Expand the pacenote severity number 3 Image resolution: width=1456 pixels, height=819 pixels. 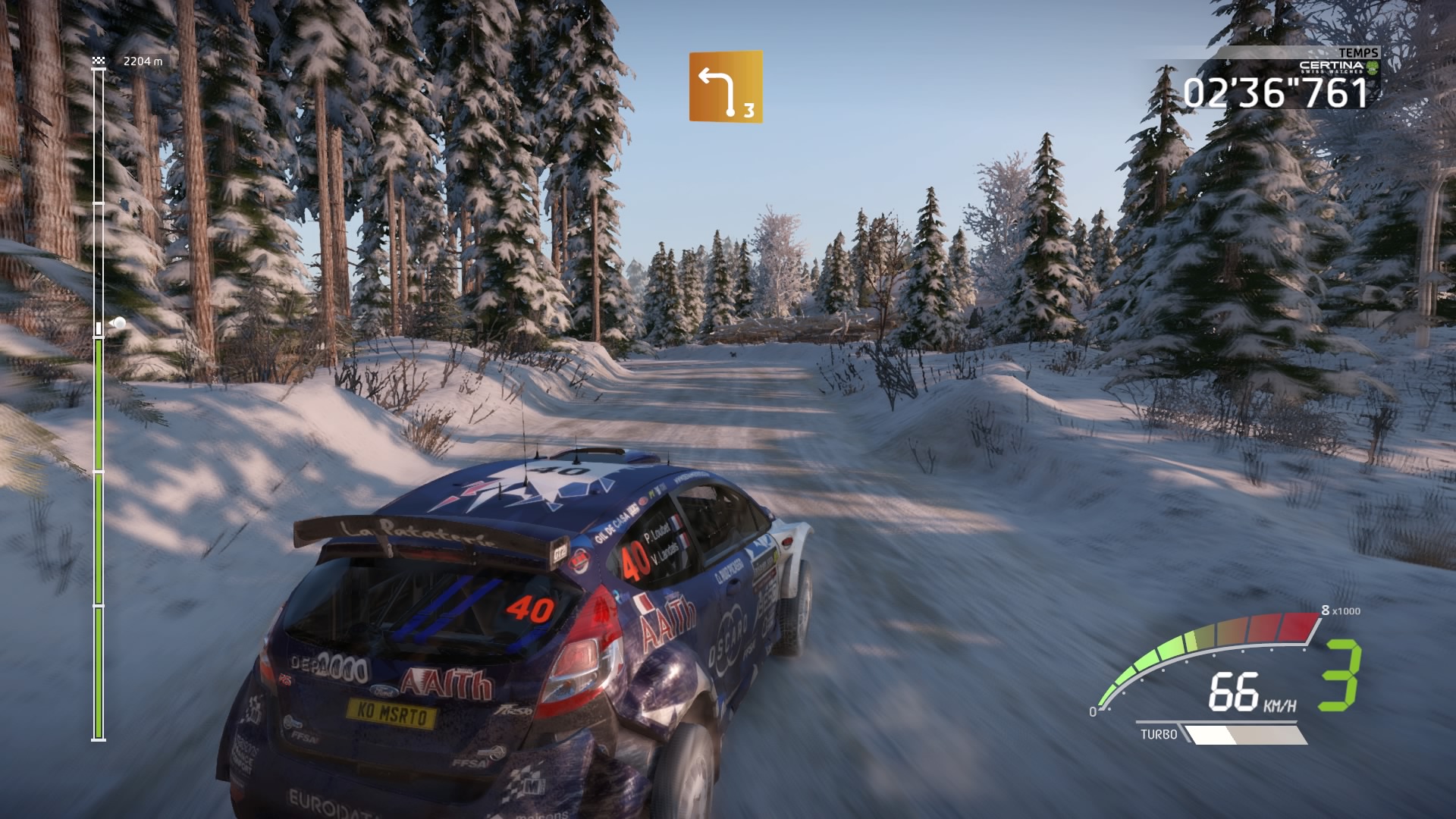[748, 111]
